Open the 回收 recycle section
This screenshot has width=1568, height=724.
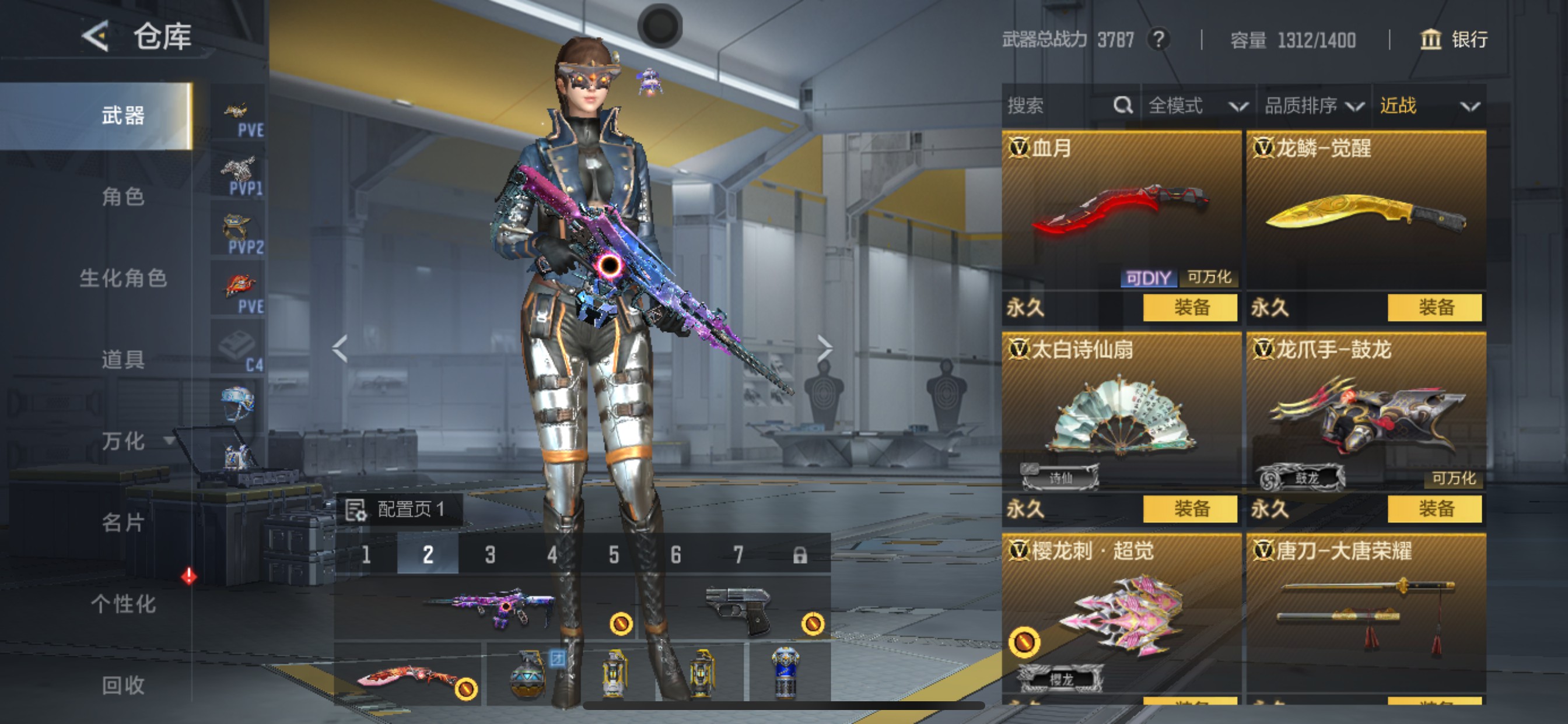123,685
